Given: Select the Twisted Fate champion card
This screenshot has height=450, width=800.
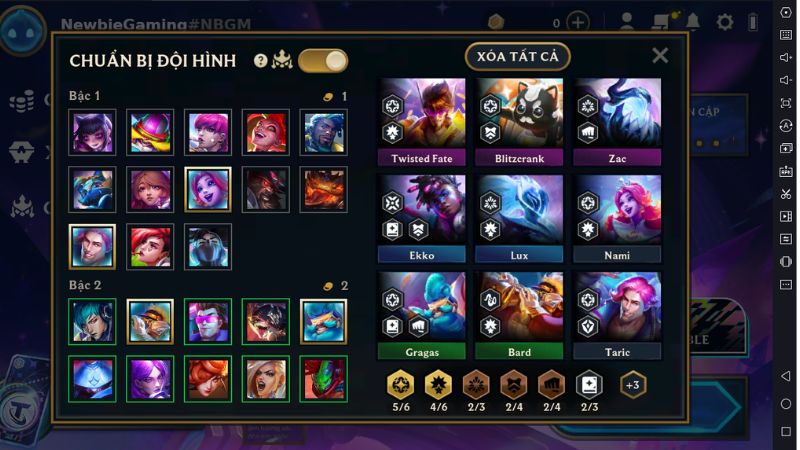Looking at the screenshot, I should 422,122.
